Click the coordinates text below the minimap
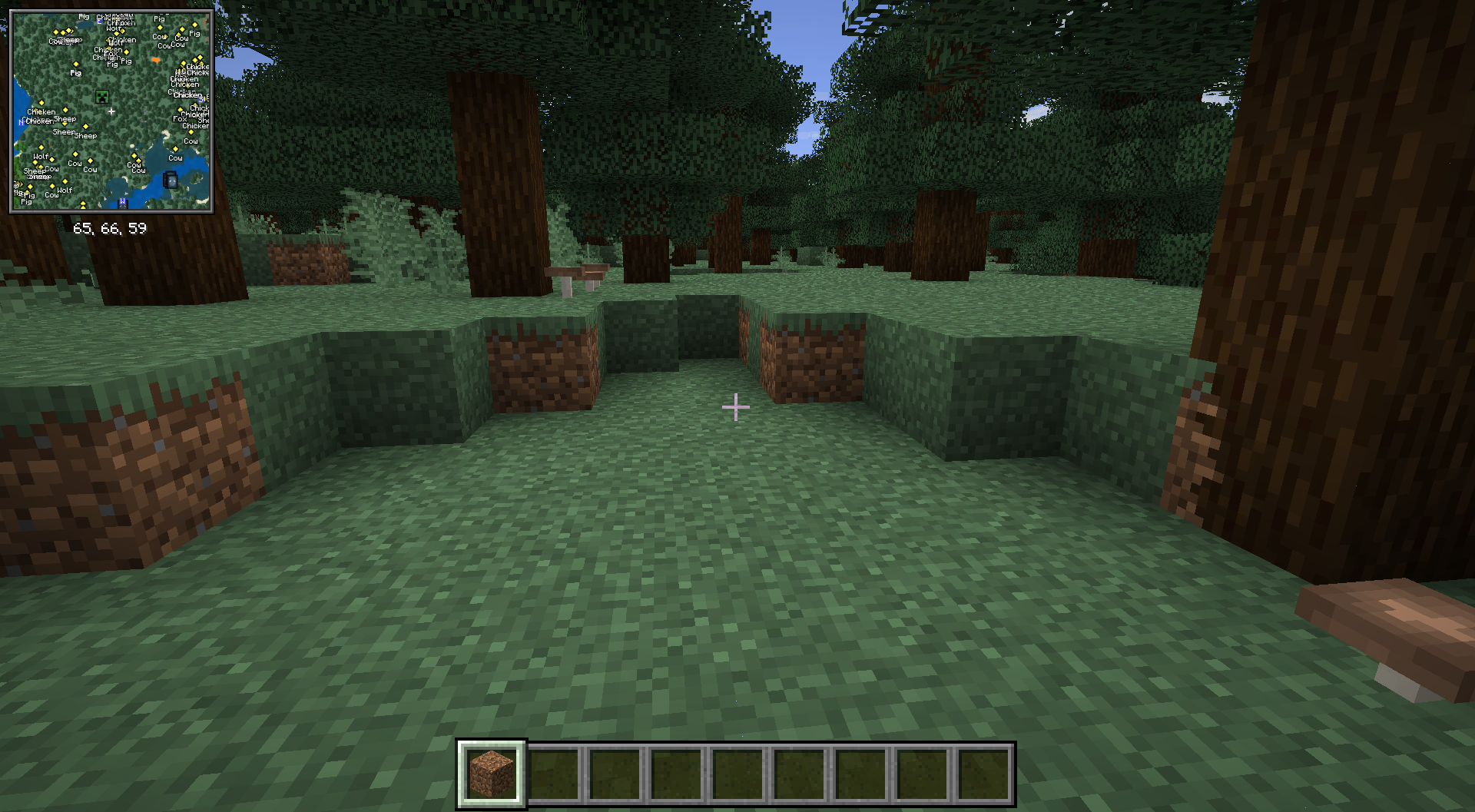Viewport: 1475px width, 812px height. (111, 227)
